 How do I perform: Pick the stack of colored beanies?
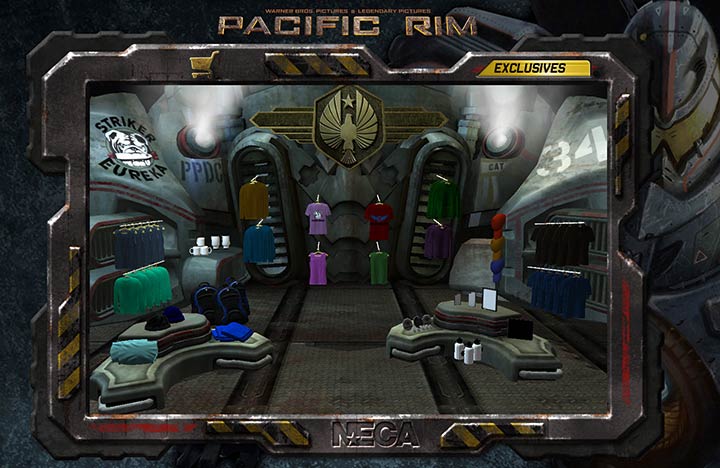[498, 249]
